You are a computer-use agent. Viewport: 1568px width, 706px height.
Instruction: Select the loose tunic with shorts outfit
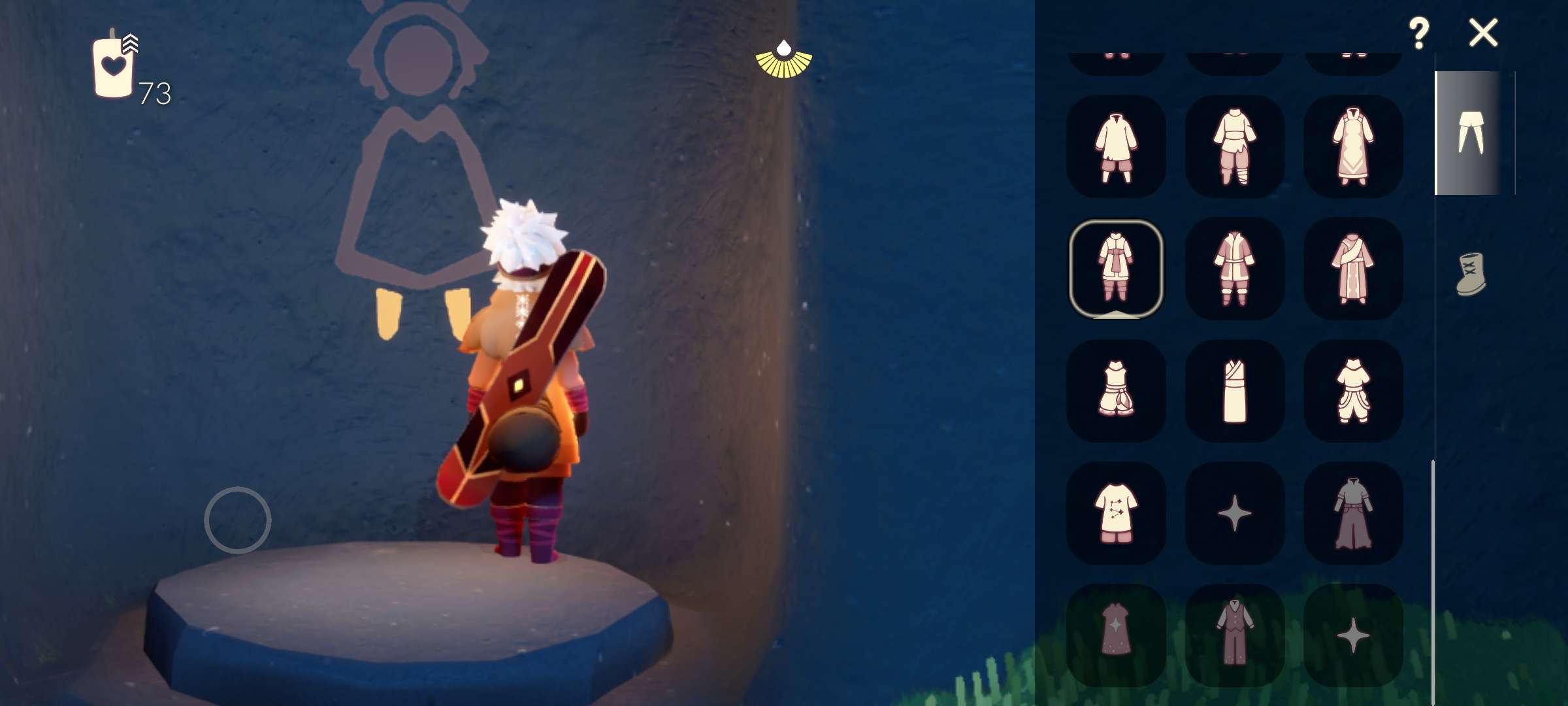[1116, 146]
